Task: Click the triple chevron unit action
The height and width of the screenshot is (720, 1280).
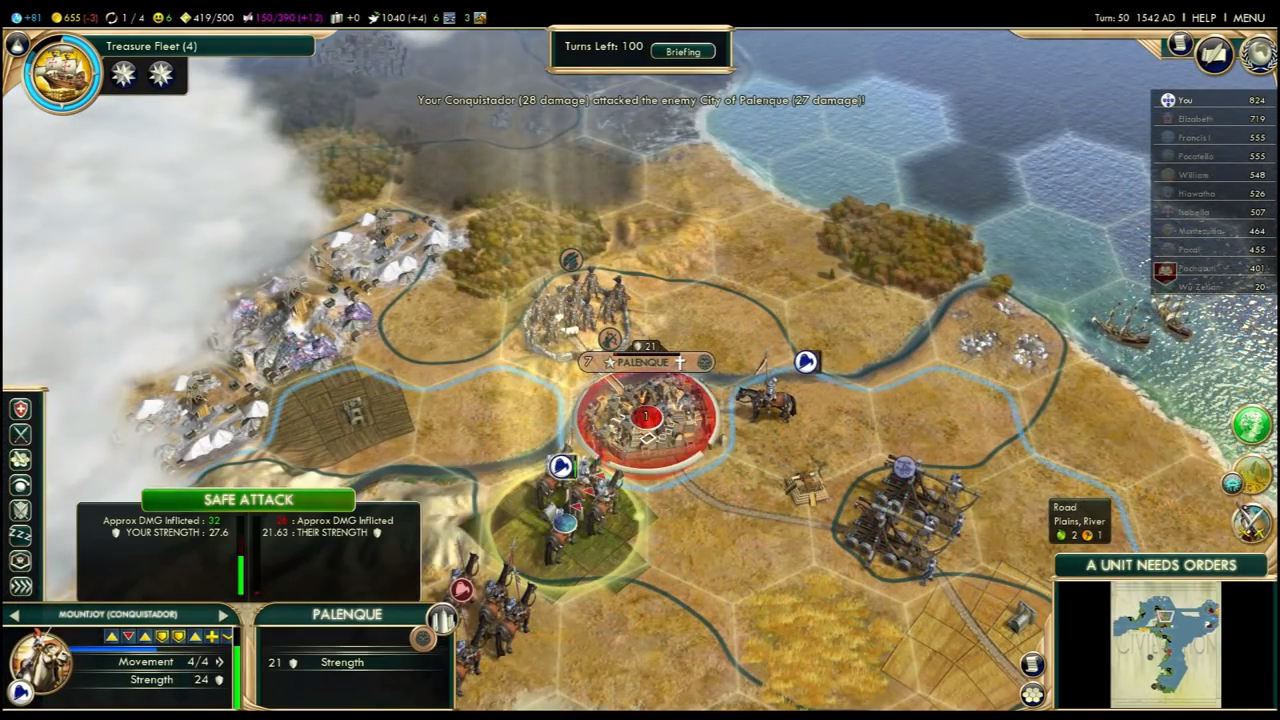Action: click(x=20, y=586)
